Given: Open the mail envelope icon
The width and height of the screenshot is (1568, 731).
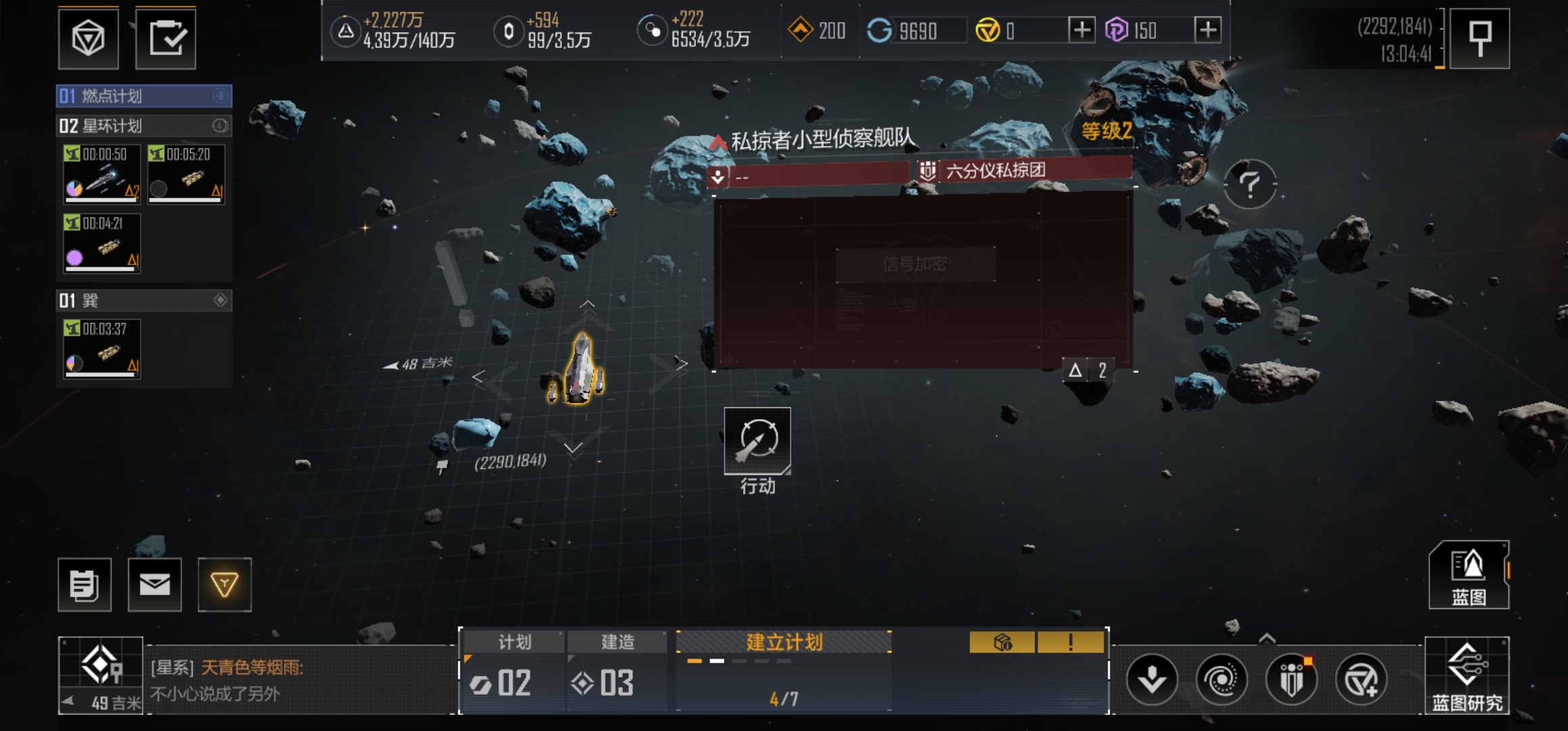Looking at the screenshot, I should [x=155, y=585].
